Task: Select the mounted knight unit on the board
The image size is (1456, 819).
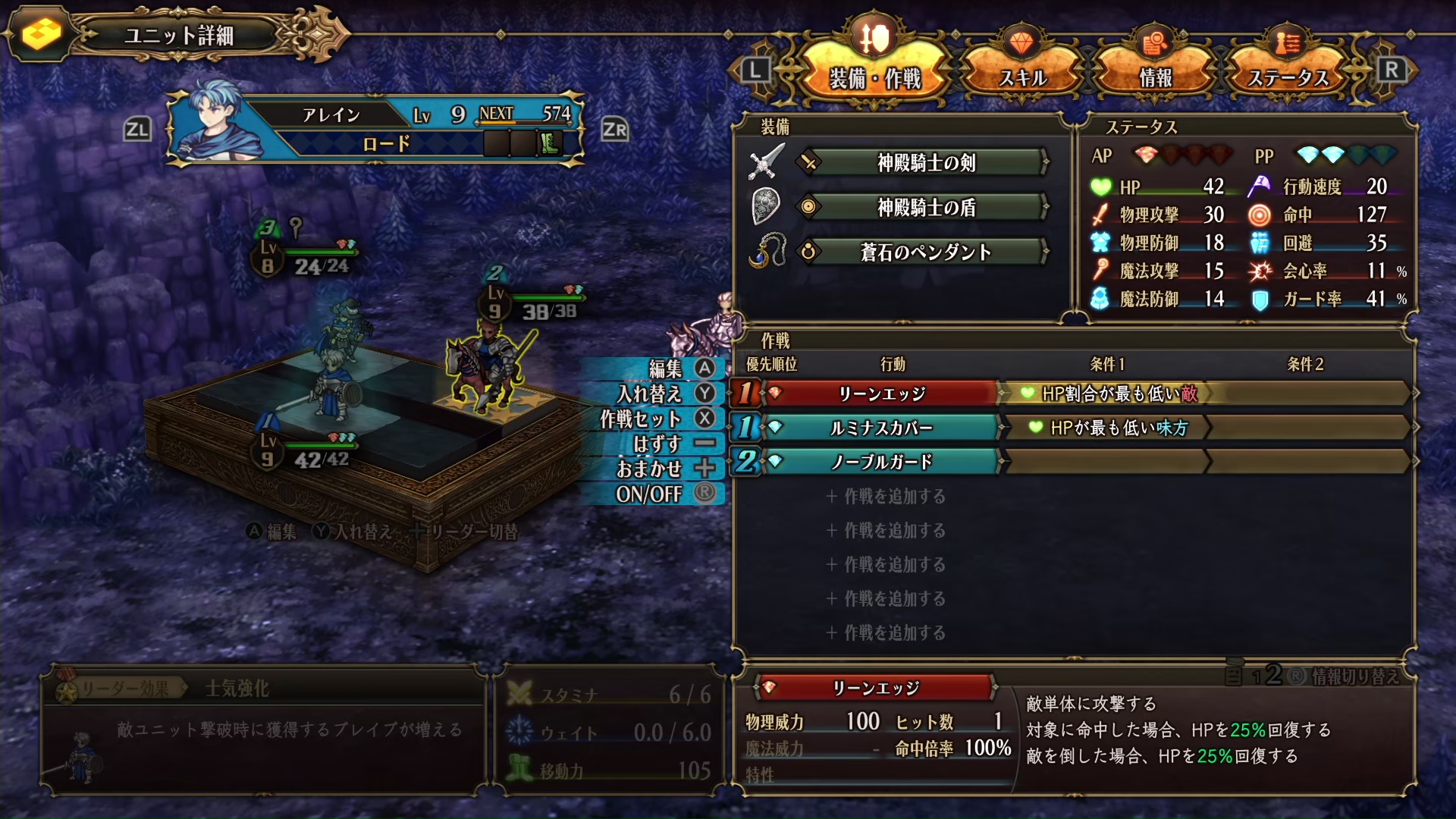Action: (x=487, y=369)
